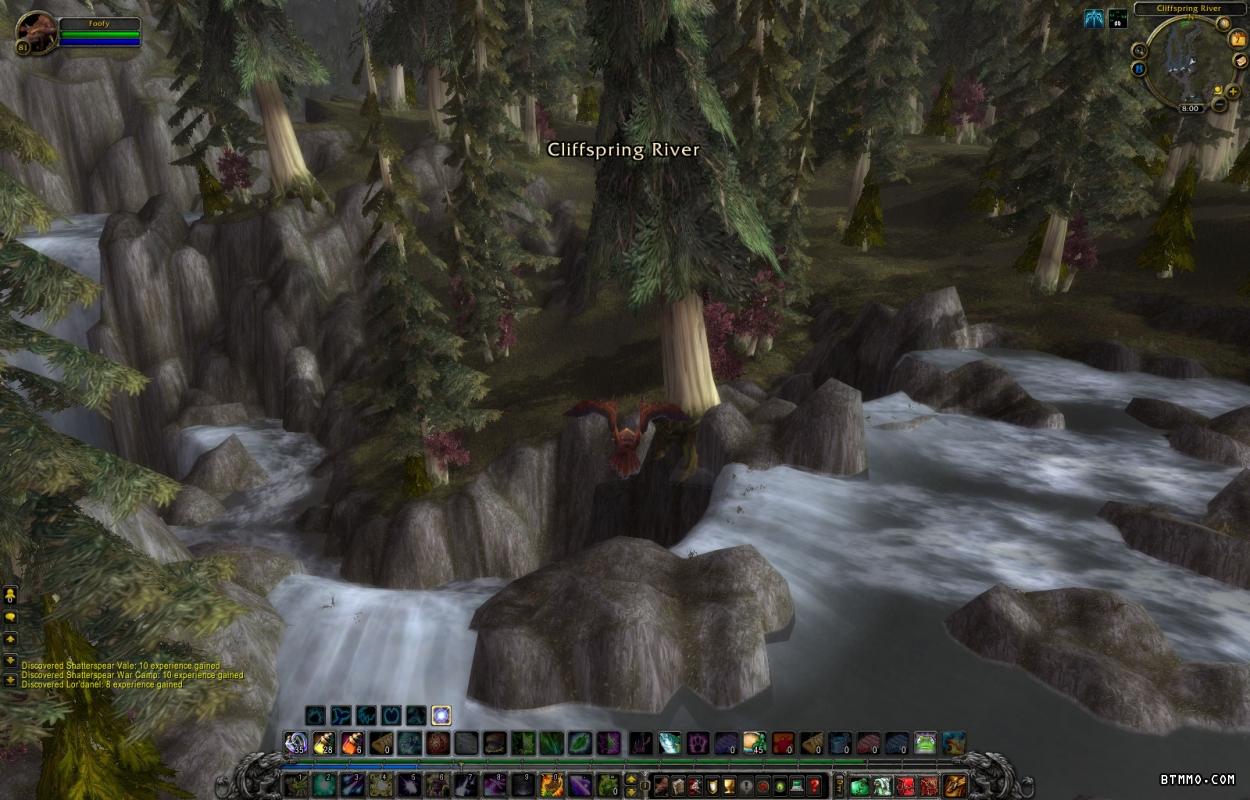Use the orange potion with 6 charges
The height and width of the screenshot is (800, 1250).
352,743
